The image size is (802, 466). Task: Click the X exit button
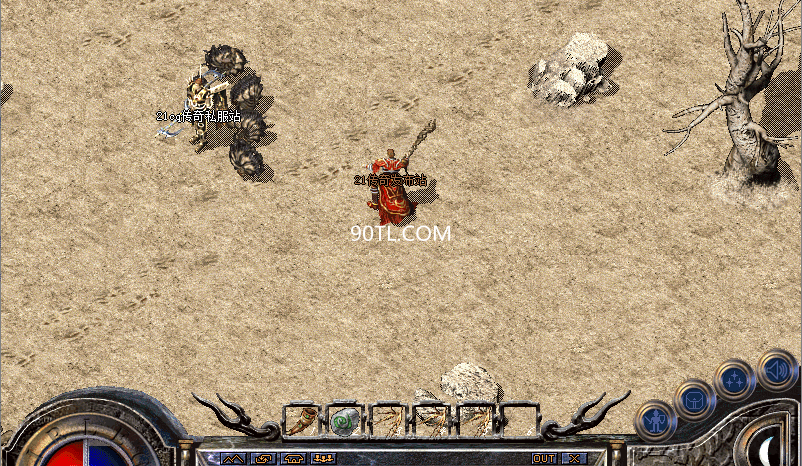(x=573, y=458)
